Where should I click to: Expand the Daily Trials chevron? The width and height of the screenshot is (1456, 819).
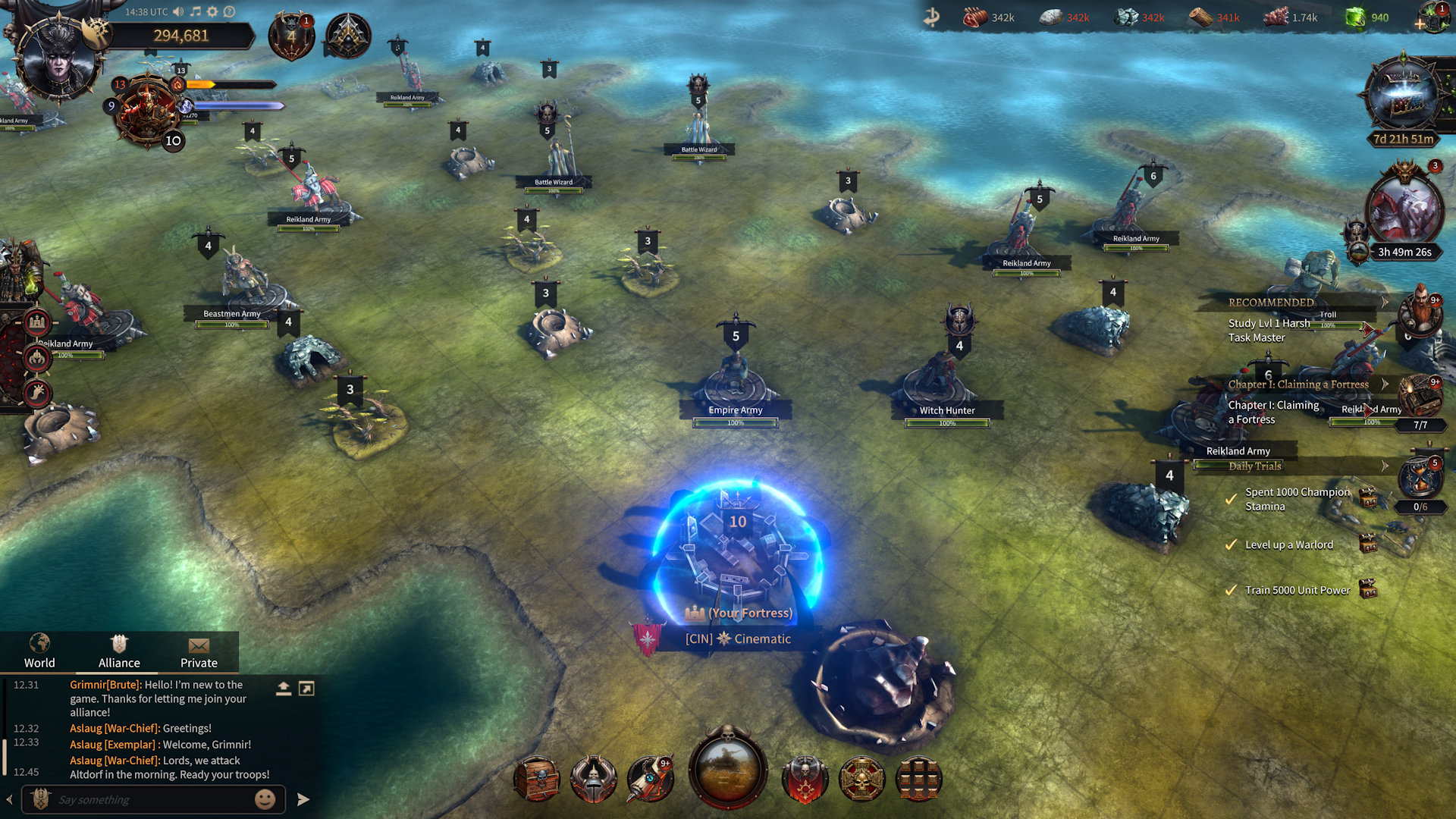point(1385,466)
